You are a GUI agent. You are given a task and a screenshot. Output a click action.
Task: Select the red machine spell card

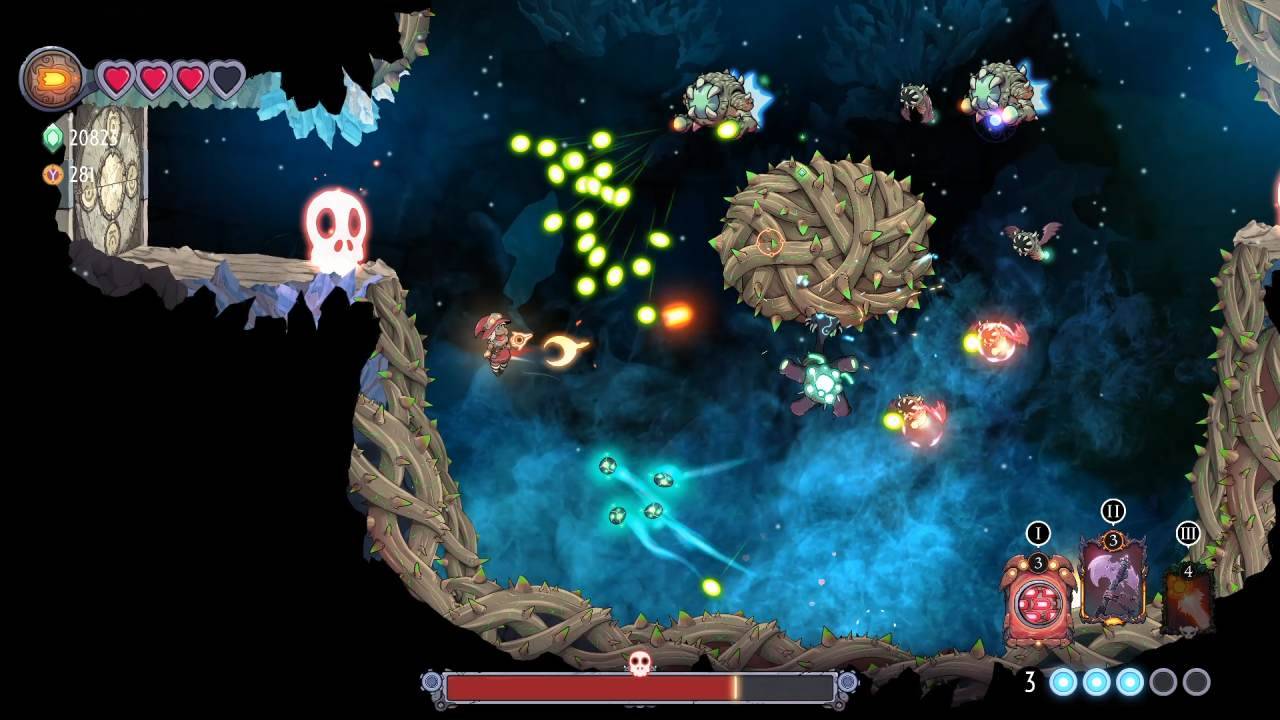(x=1038, y=600)
